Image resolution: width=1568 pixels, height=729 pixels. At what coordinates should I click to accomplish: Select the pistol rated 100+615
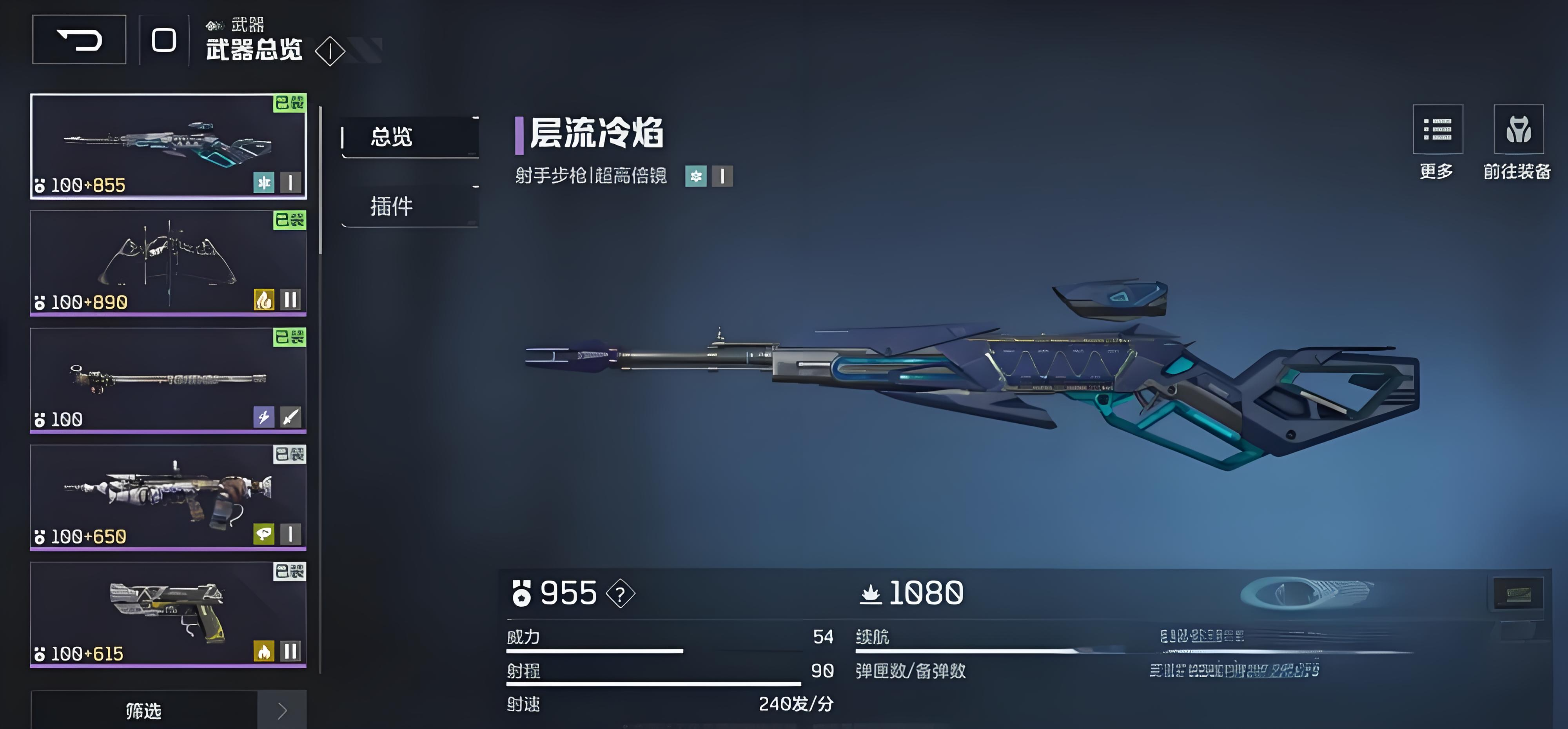click(x=168, y=614)
